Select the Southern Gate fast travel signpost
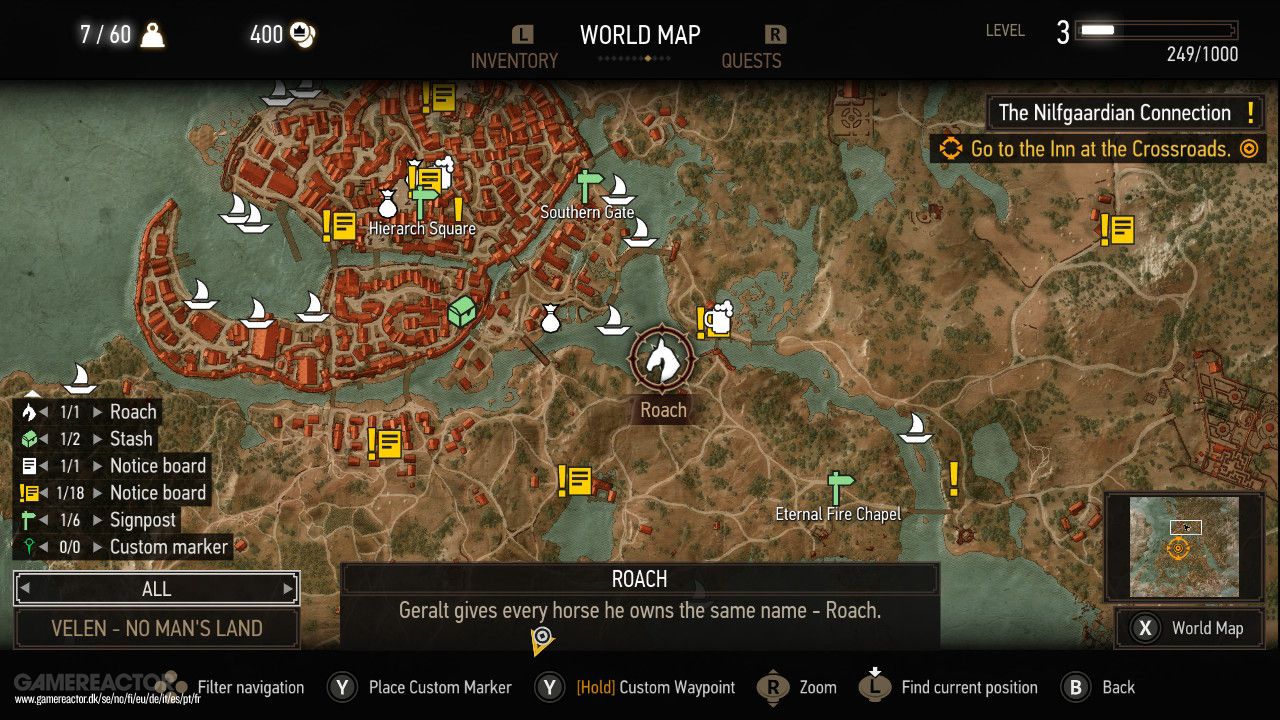The width and height of the screenshot is (1280, 720). tap(586, 185)
